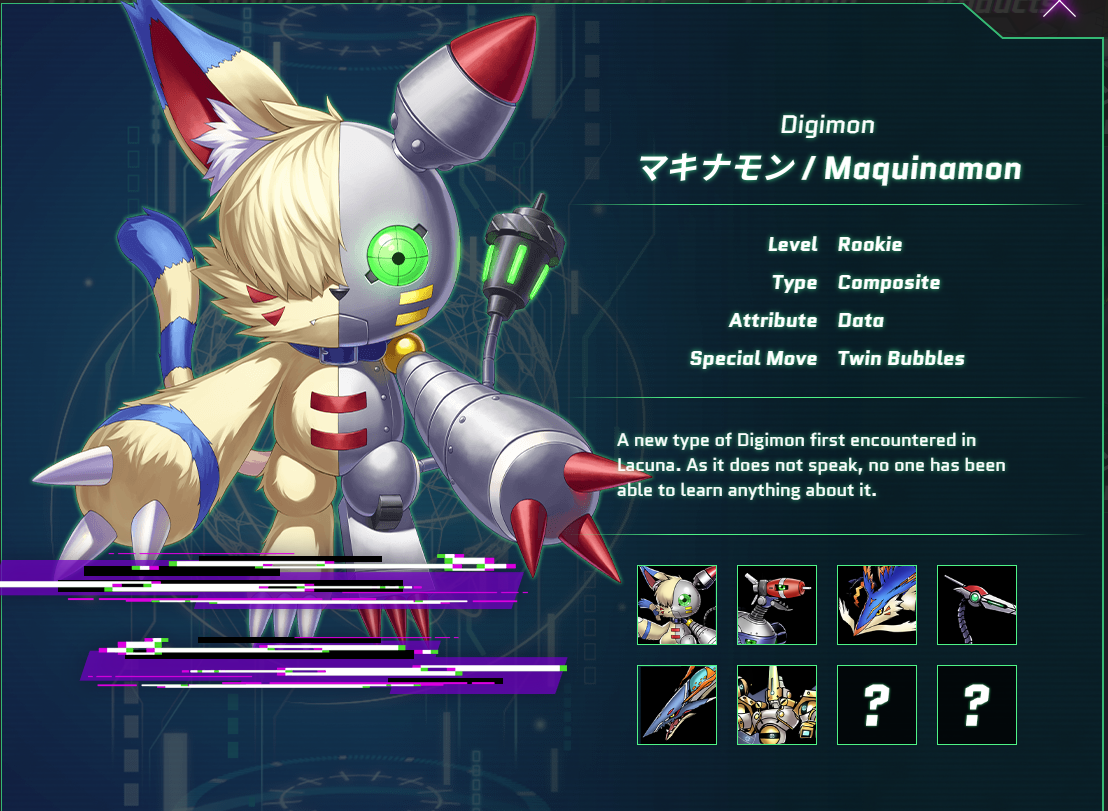View the red-headed mechanical crane thumbnail

[x=977, y=605]
